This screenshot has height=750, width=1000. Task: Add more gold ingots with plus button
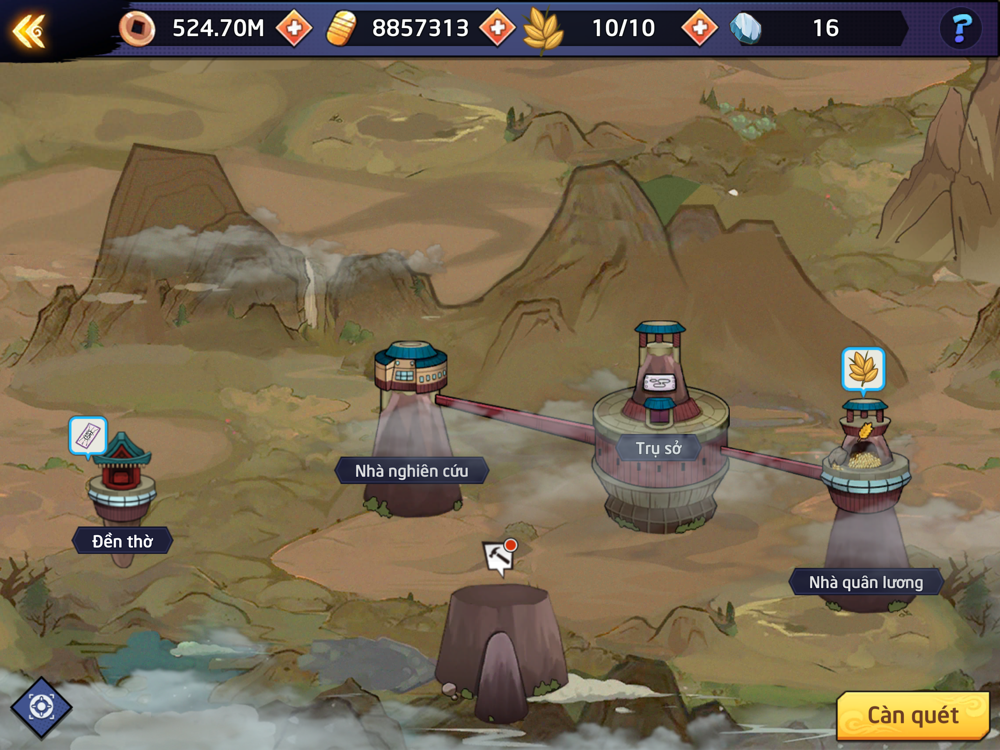[497, 28]
